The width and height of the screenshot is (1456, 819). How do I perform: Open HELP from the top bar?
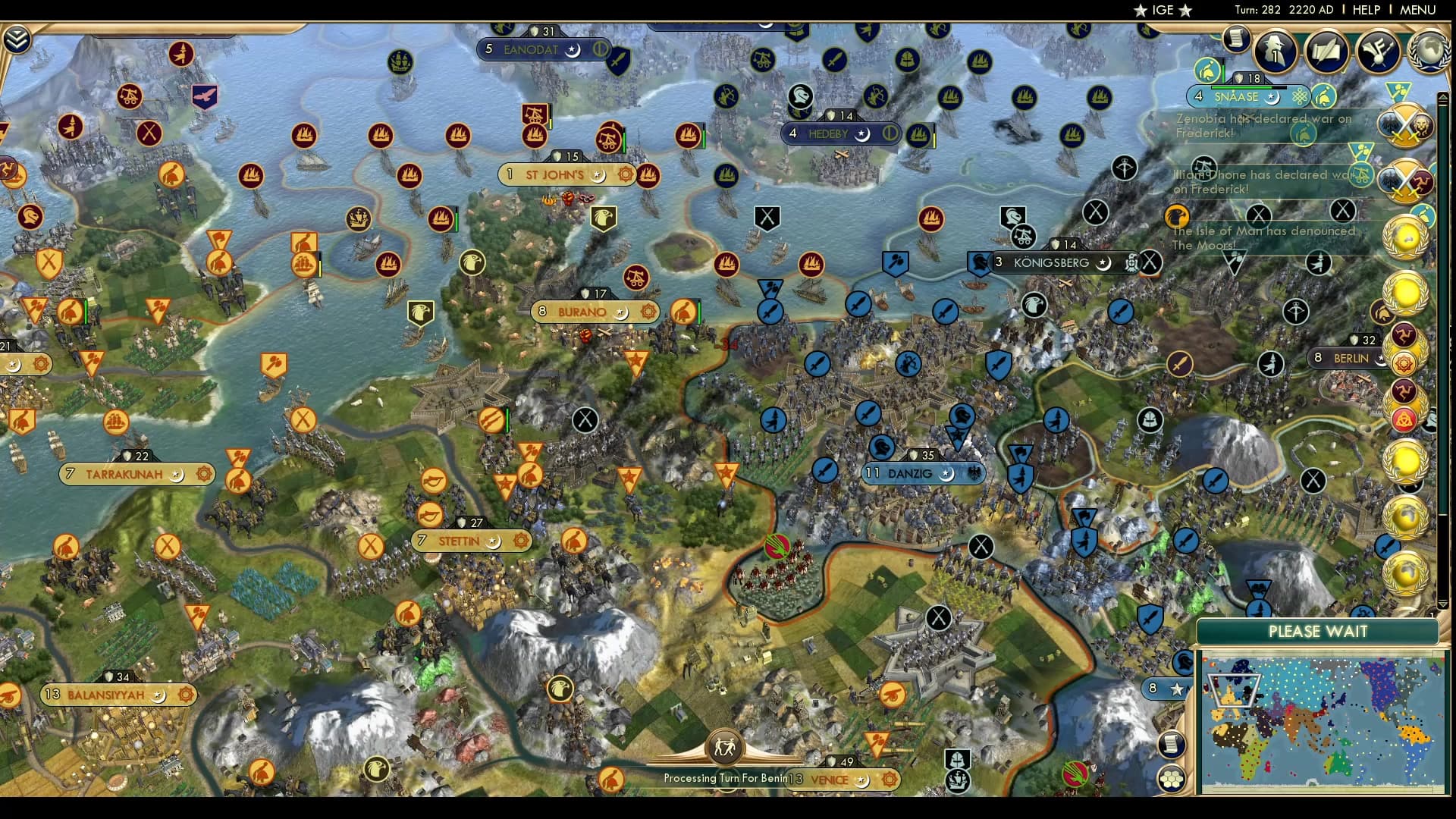[1365, 10]
